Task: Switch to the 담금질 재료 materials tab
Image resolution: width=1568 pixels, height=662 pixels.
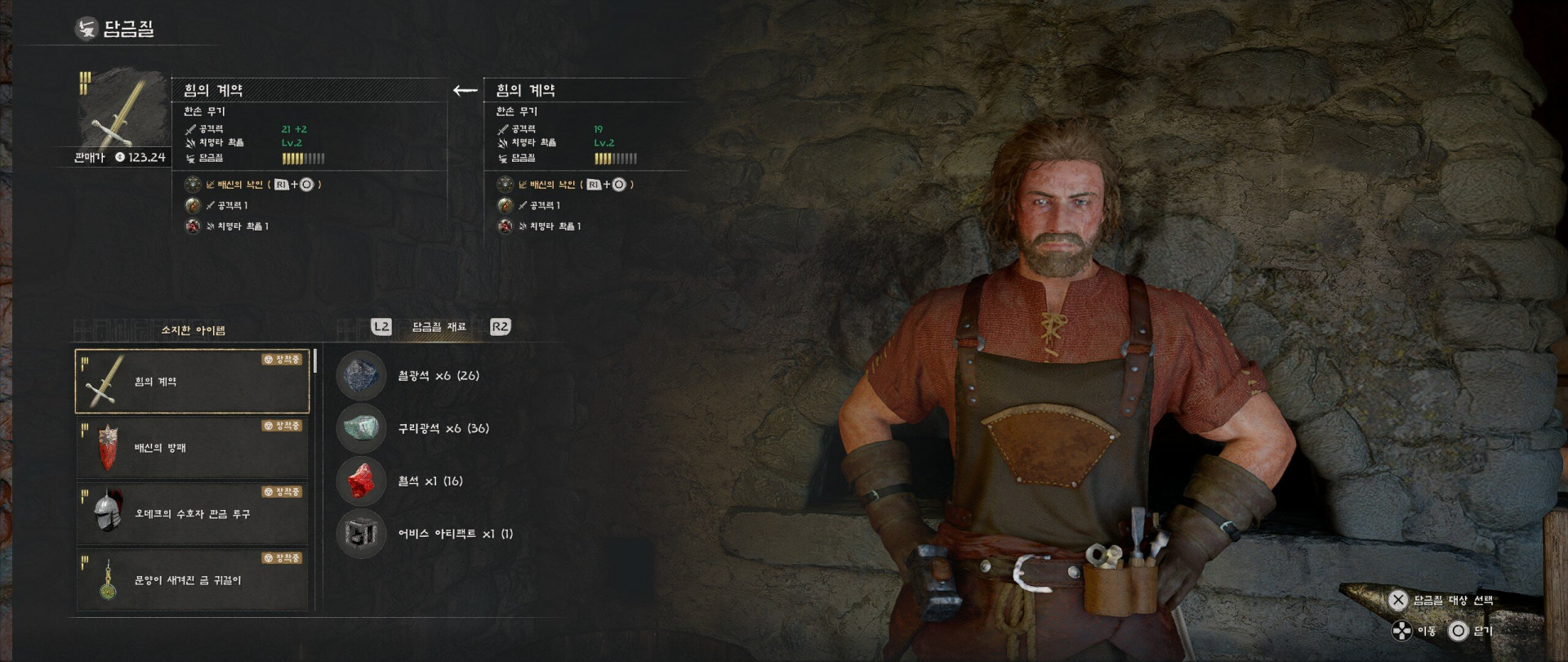Action: point(439,327)
